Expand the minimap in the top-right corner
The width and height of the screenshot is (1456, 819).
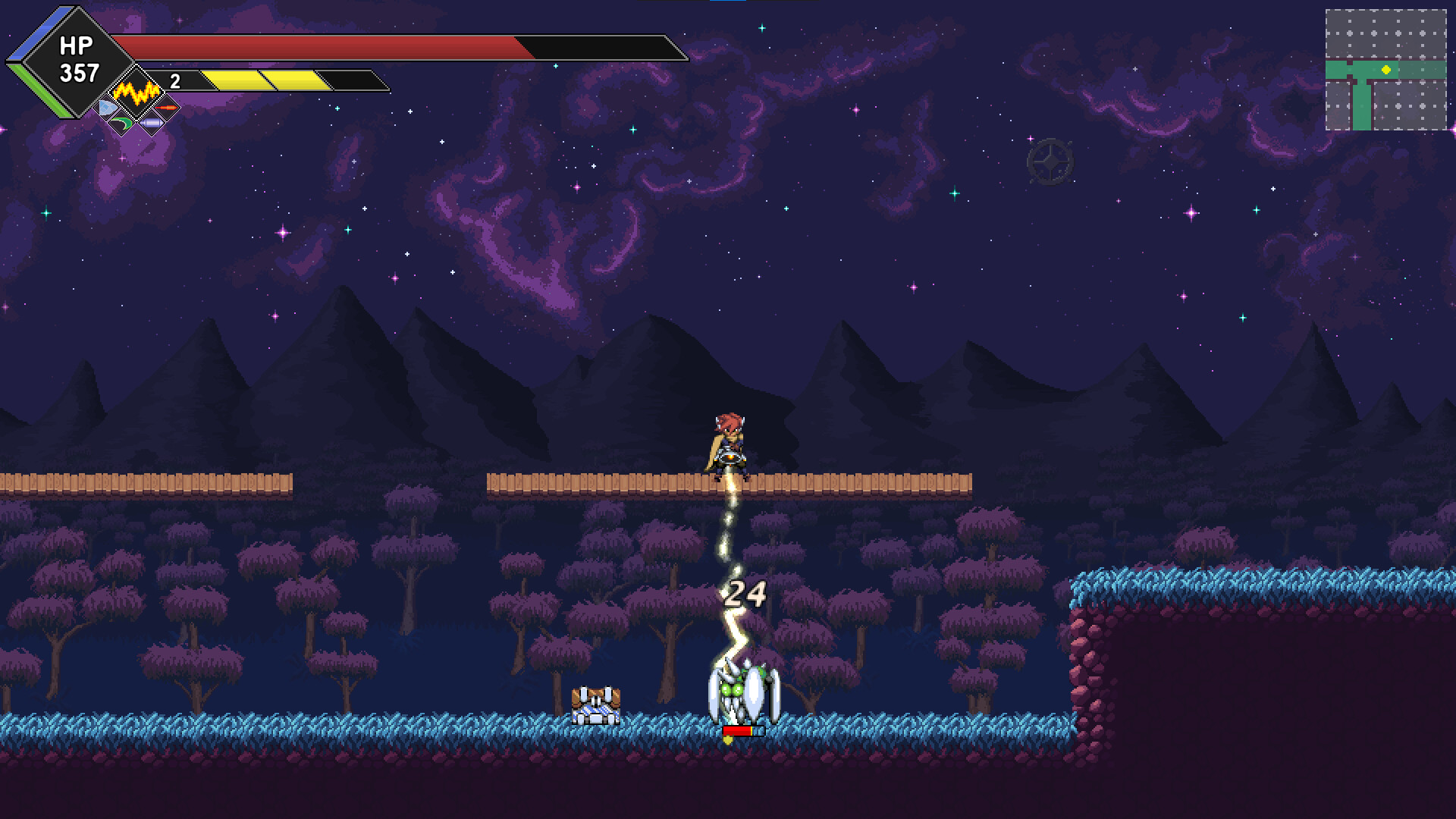(x=1388, y=68)
